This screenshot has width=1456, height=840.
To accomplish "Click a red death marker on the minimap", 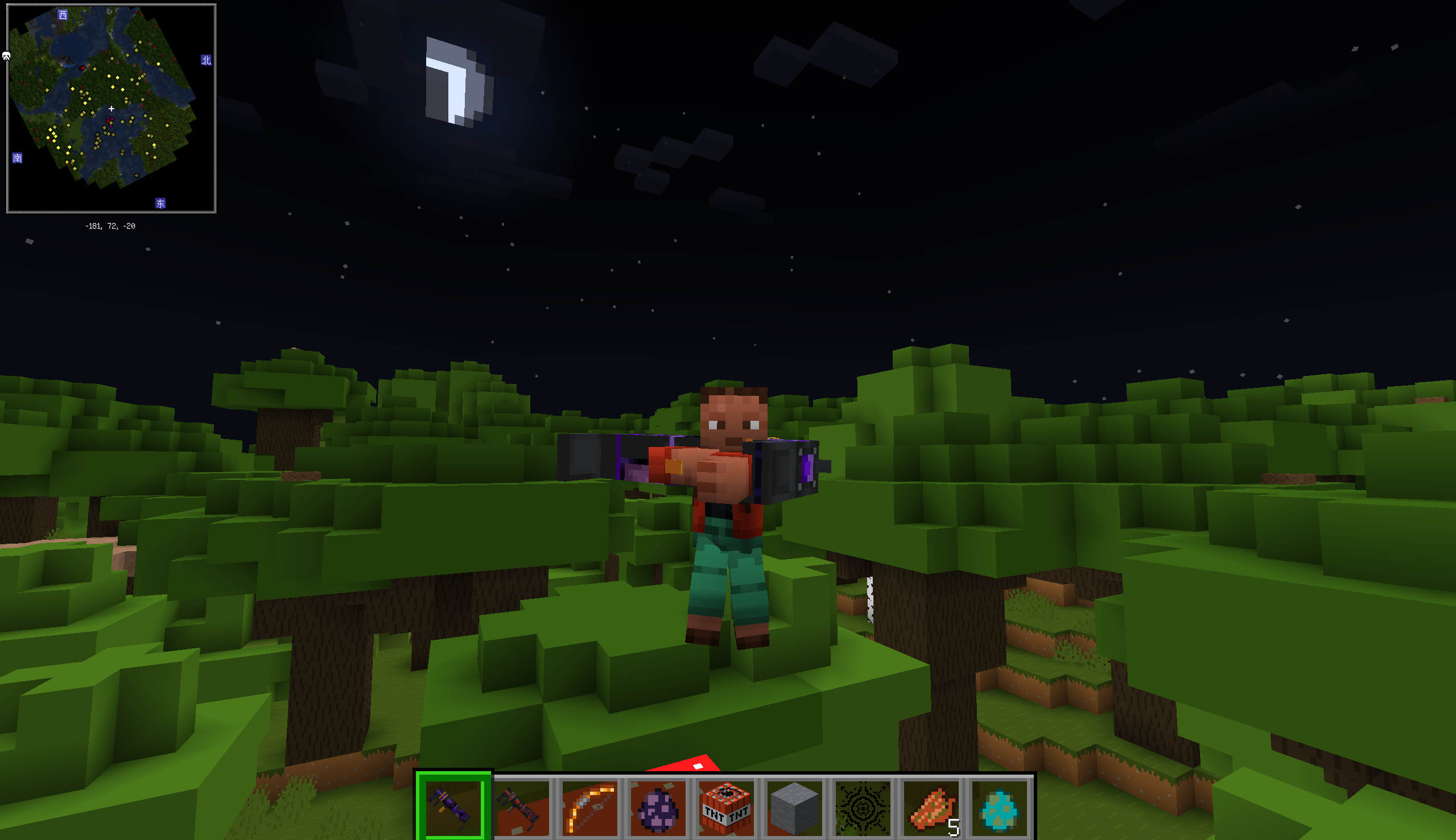I will coord(83,69).
